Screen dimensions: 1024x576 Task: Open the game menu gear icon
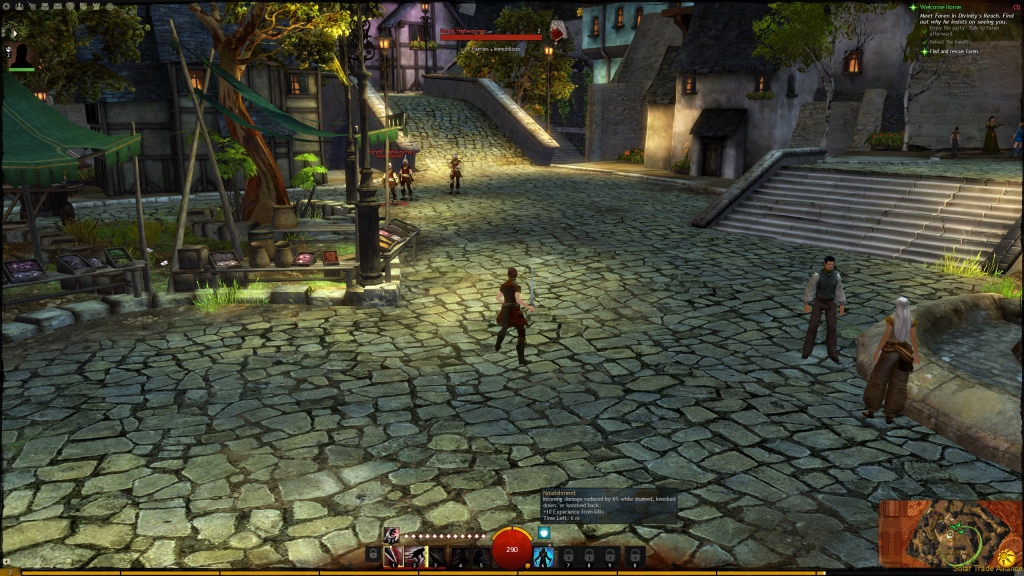(6, 6)
